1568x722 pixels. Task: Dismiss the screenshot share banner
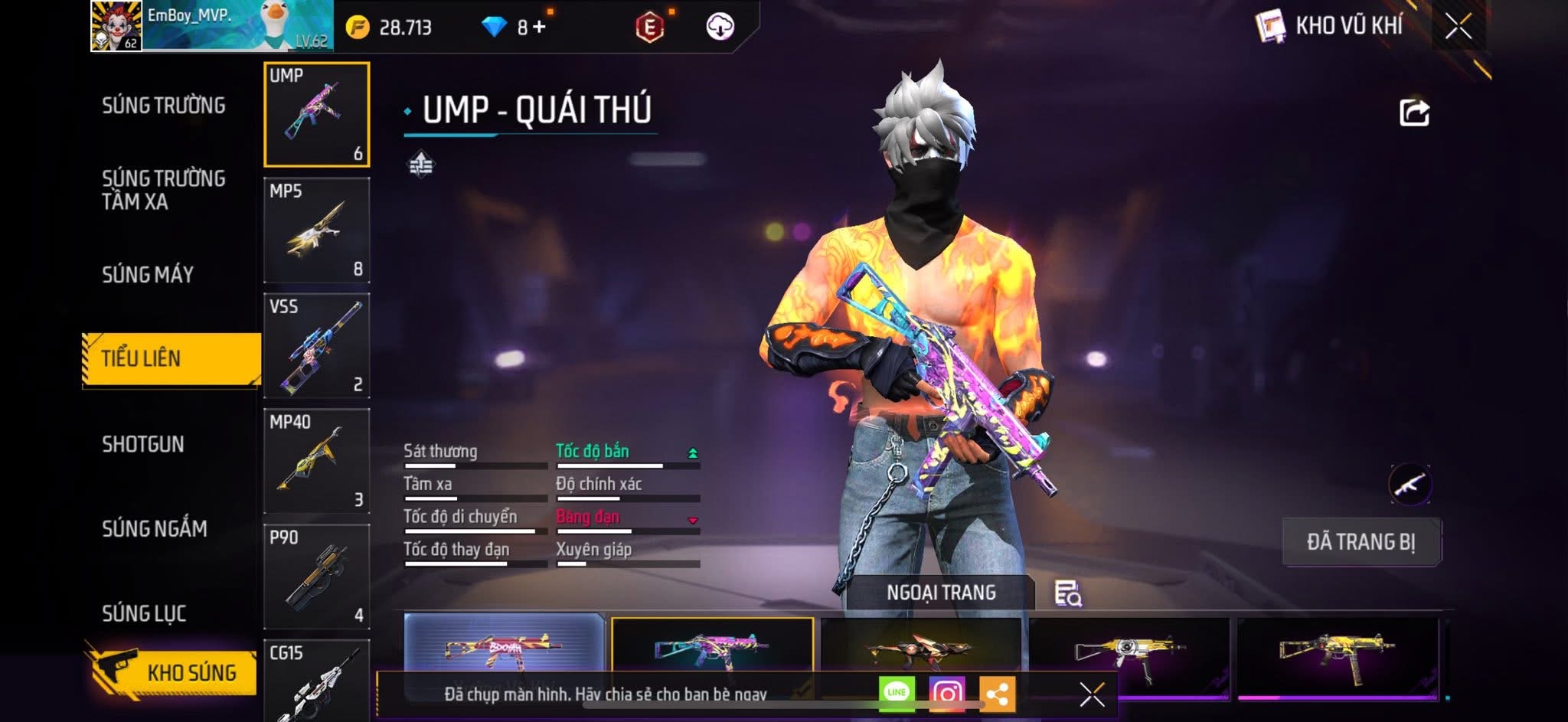coord(1092,694)
